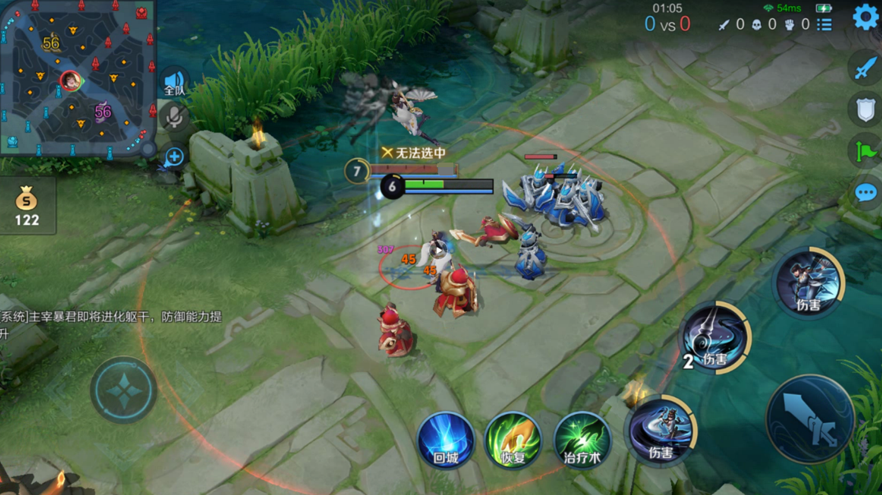Viewport: 882px width, 495px height.
Task: Open the chat bubble quick messages
Action: (x=865, y=193)
